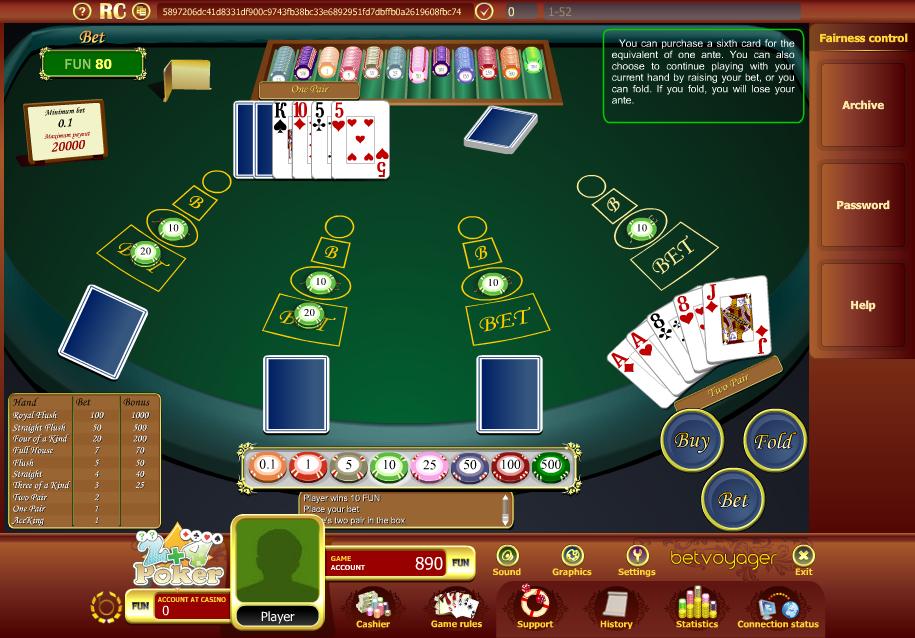The image size is (915, 638).
Task: Select the 500 chip
Action: coord(550,465)
